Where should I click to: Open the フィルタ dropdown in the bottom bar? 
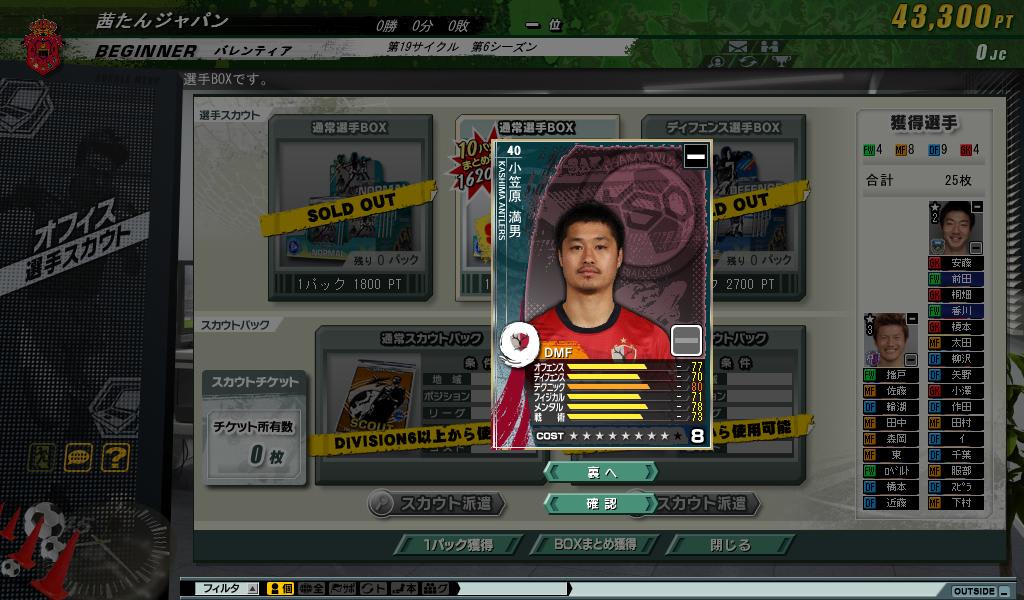click(x=252, y=589)
